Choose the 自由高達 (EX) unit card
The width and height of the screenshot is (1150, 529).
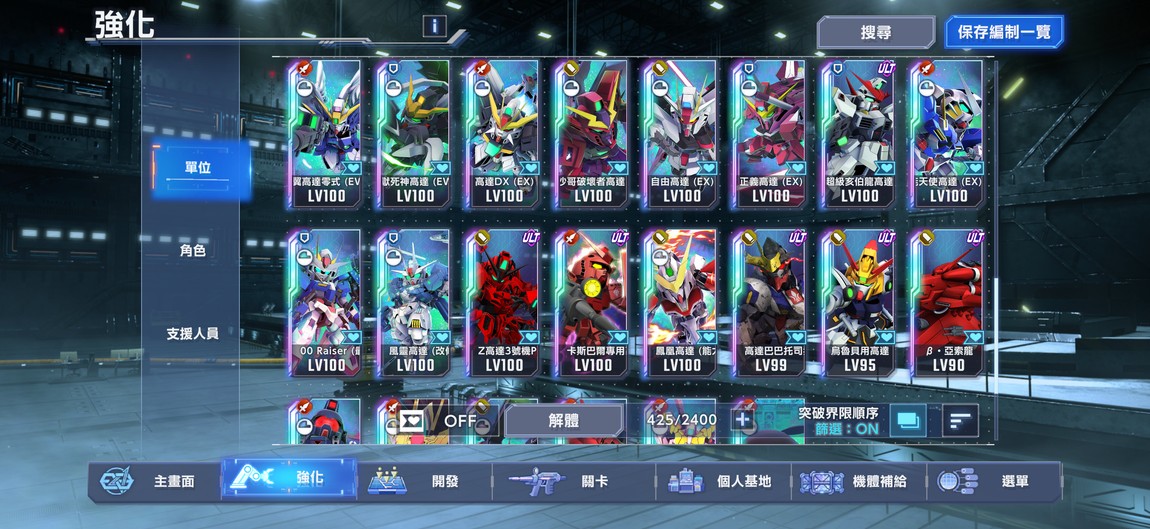click(681, 134)
